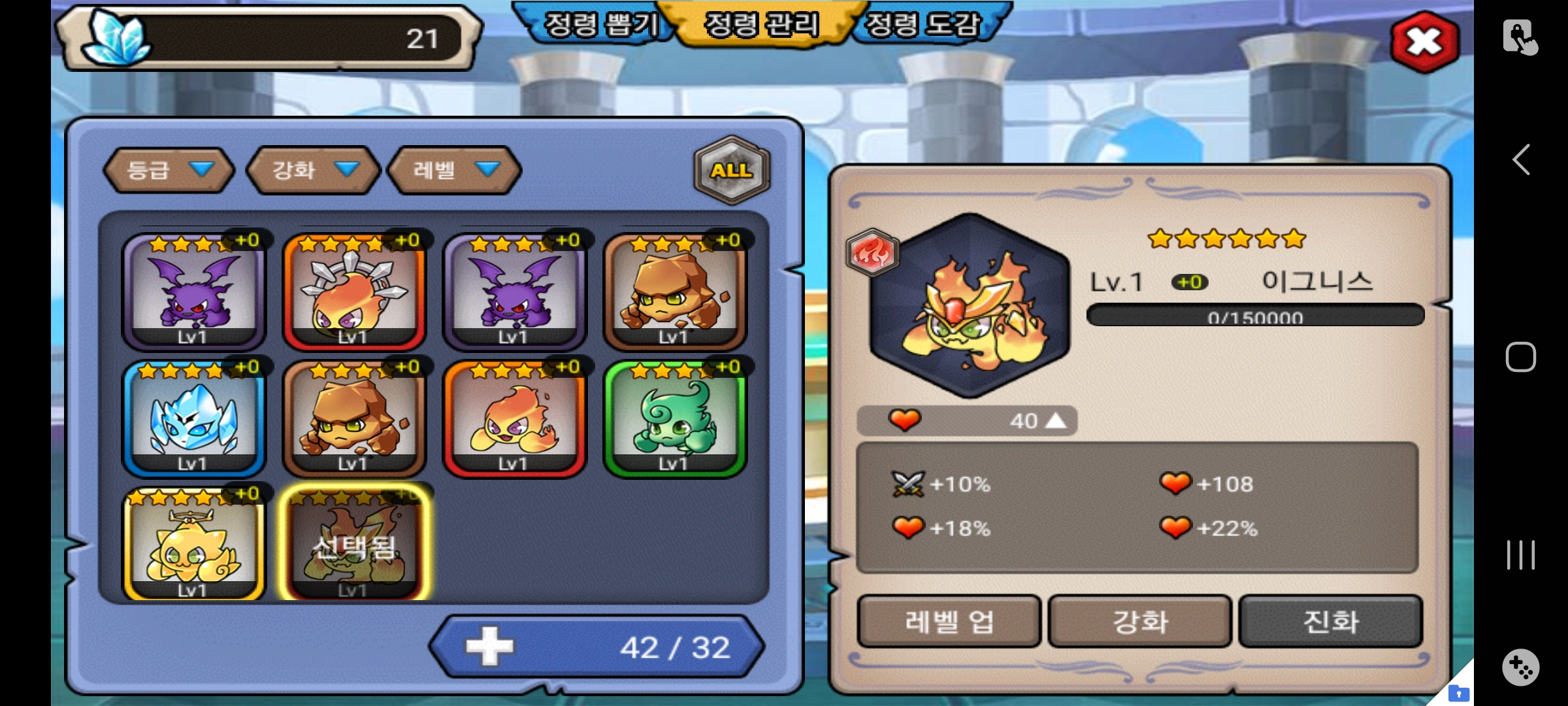Toggle the ALL element filter
Screen dimensions: 1568x706
[732, 170]
